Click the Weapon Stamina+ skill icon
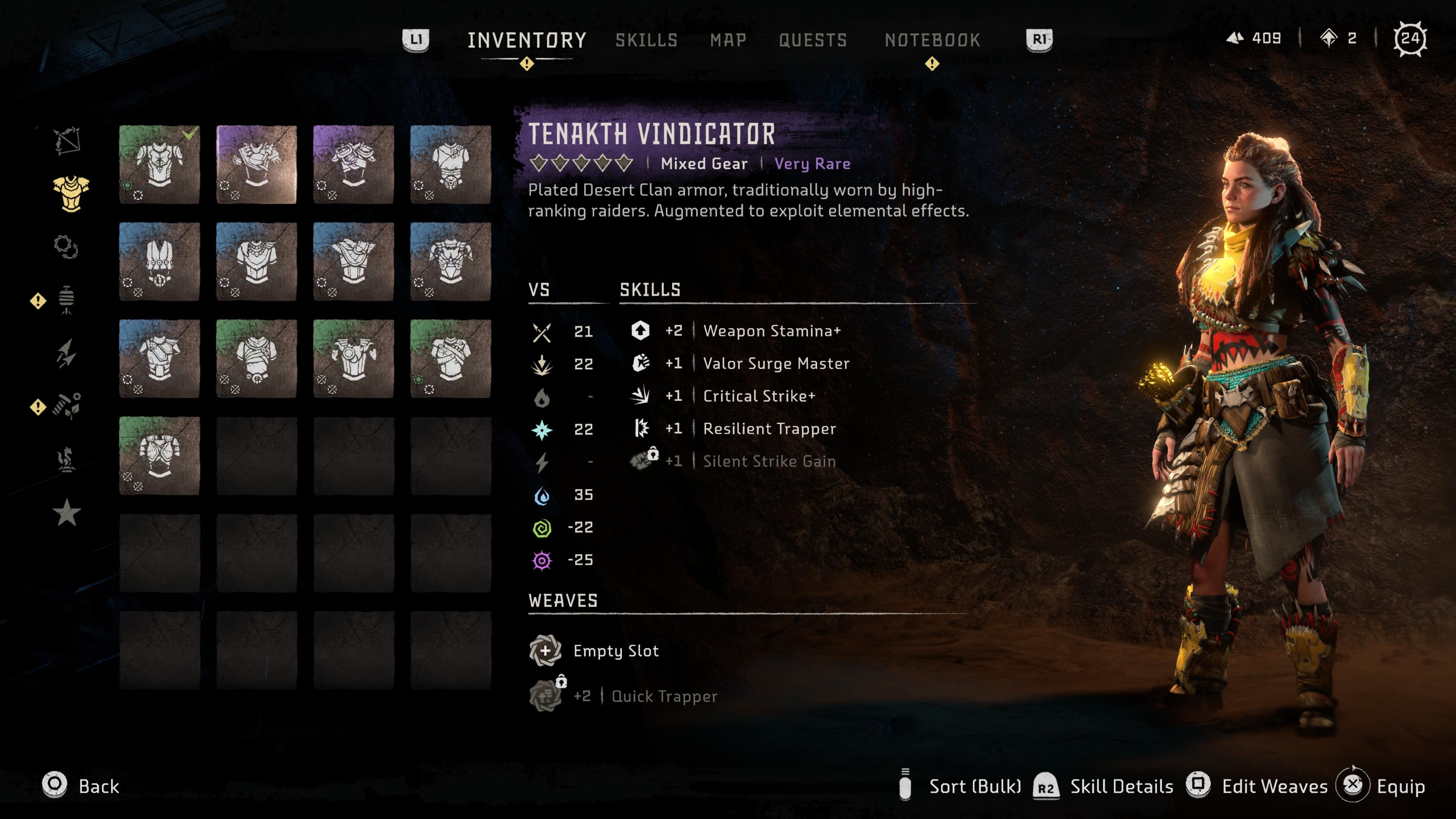1456x819 pixels. (x=642, y=331)
